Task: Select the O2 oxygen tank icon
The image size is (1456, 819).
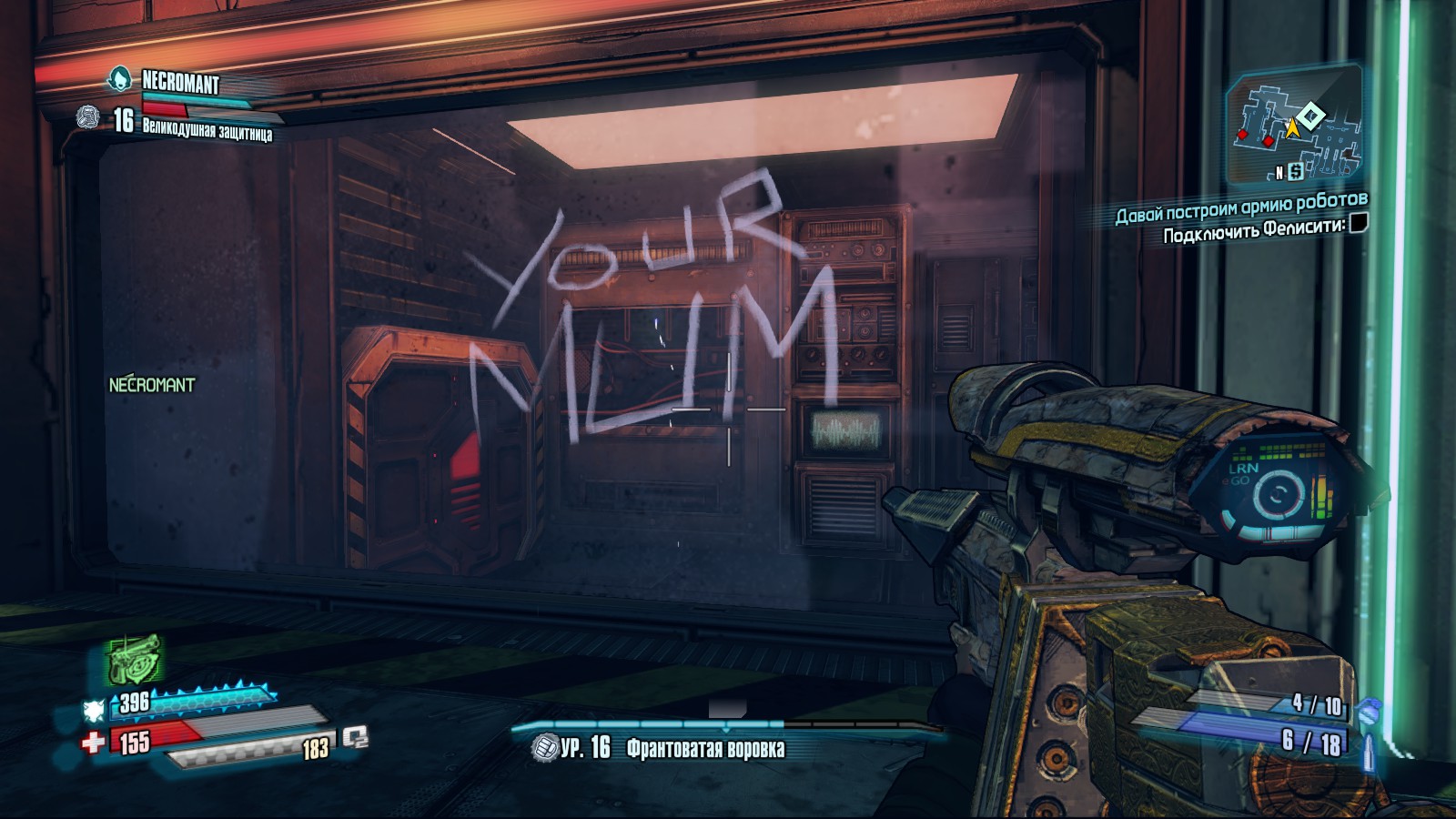Action: click(356, 738)
